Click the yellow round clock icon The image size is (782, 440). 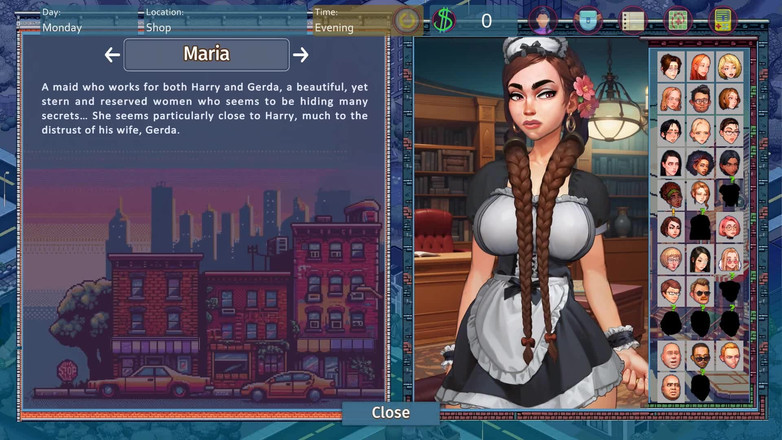coord(406,20)
